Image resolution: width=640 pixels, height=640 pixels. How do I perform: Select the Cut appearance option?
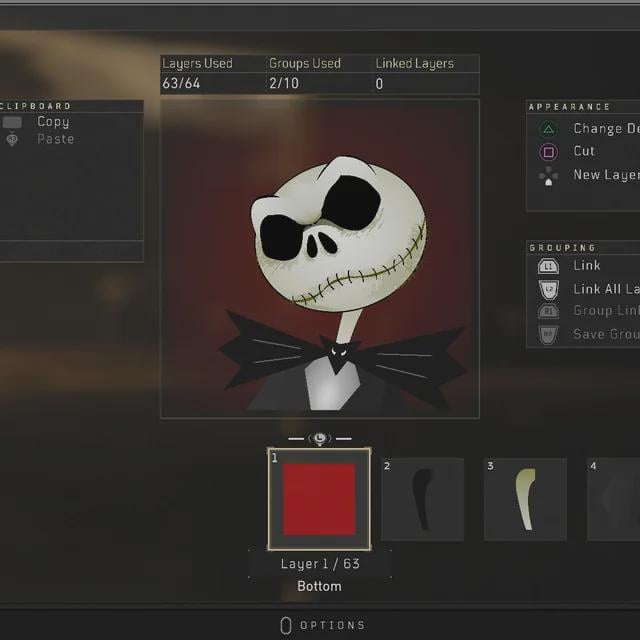(584, 151)
